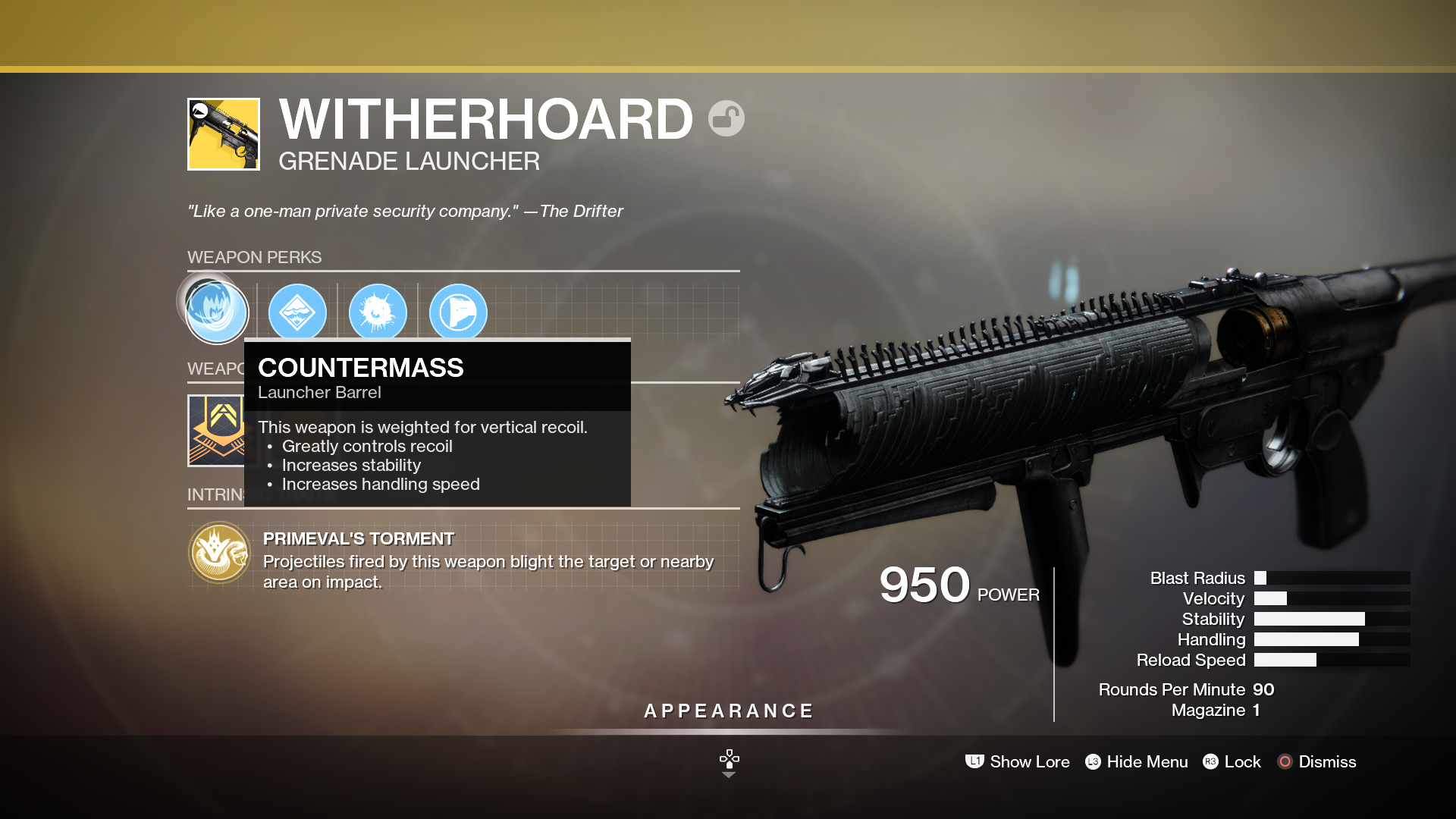The width and height of the screenshot is (1456, 819).
Task: Click the 950 Power value
Action: pyautogui.click(x=924, y=584)
